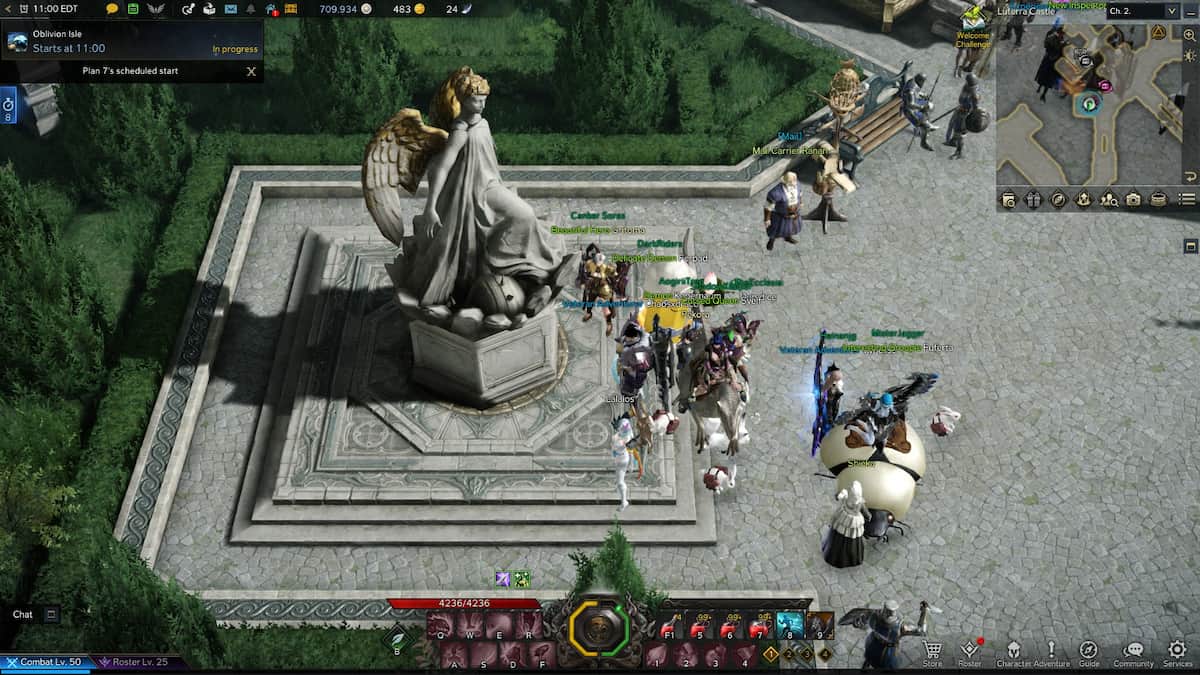Screen dimensions: 1200x675
Task: Open the mail envelope icon
Action: coord(231,9)
